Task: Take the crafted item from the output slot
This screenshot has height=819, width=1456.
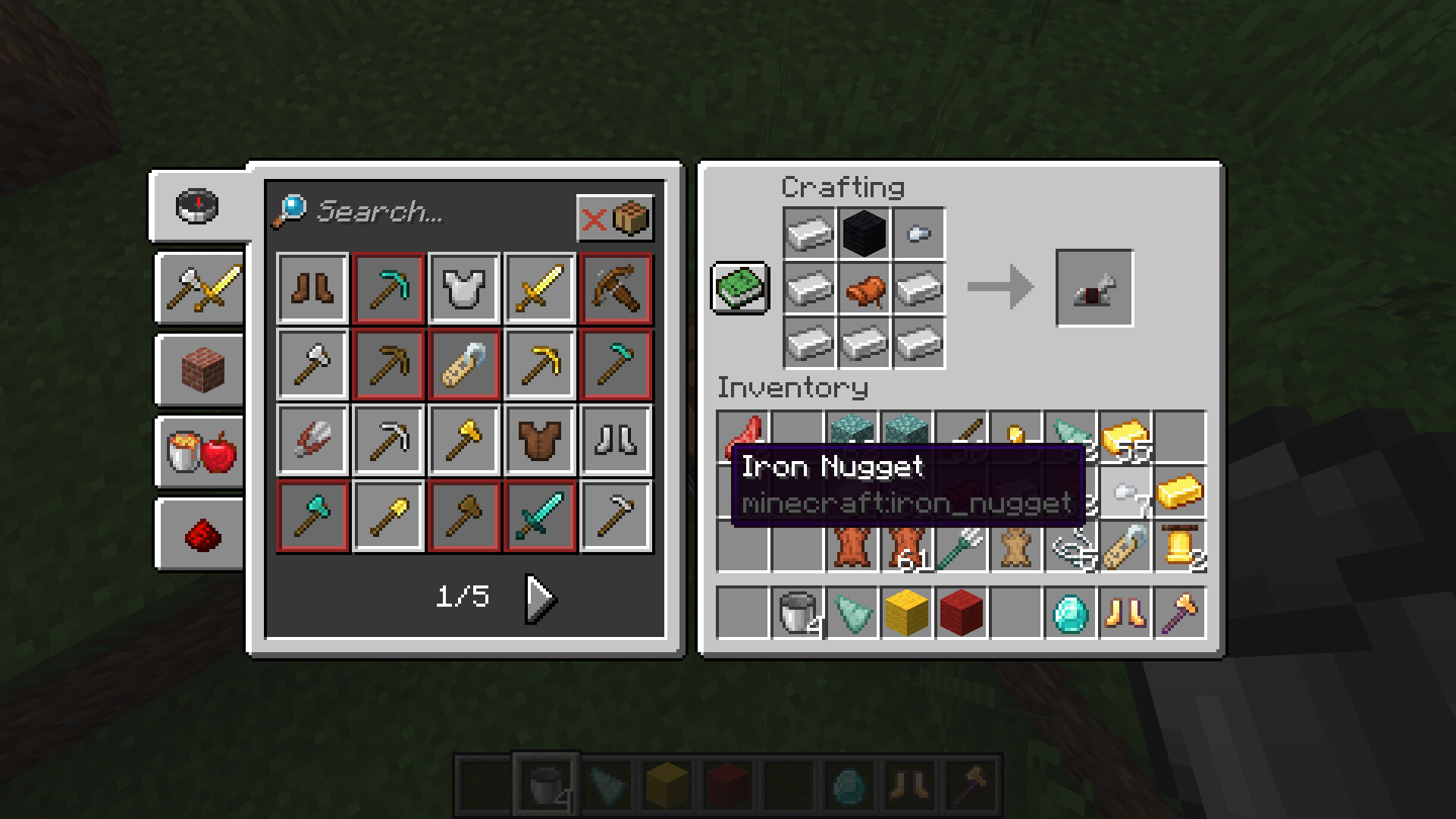Action: point(1094,288)
